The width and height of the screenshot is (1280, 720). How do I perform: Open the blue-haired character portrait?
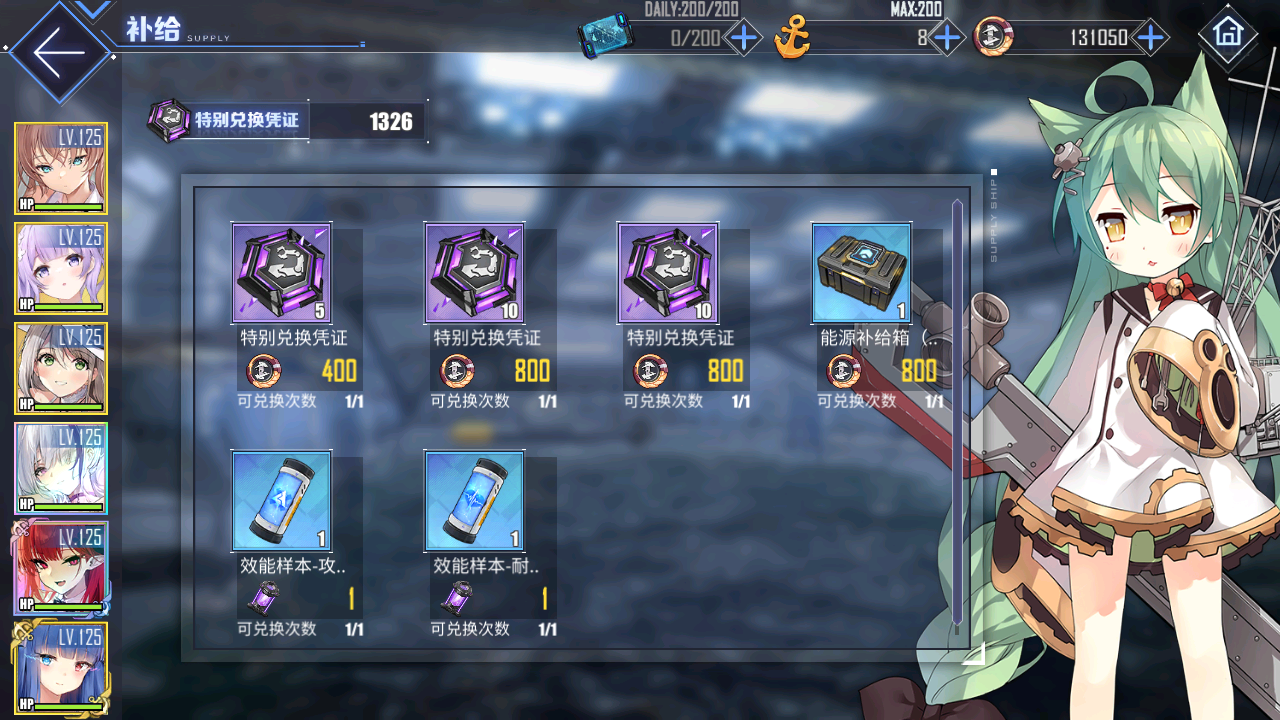pyautogui.click(x=61, y=668)
